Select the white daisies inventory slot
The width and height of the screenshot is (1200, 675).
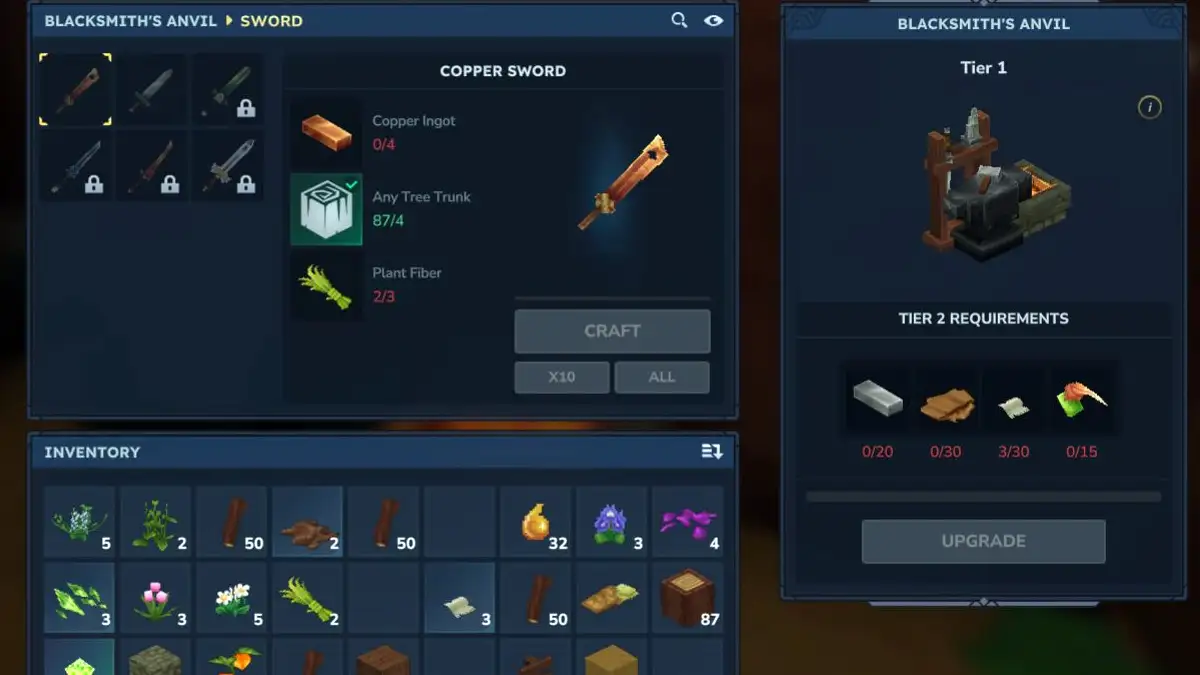point(231,598)
